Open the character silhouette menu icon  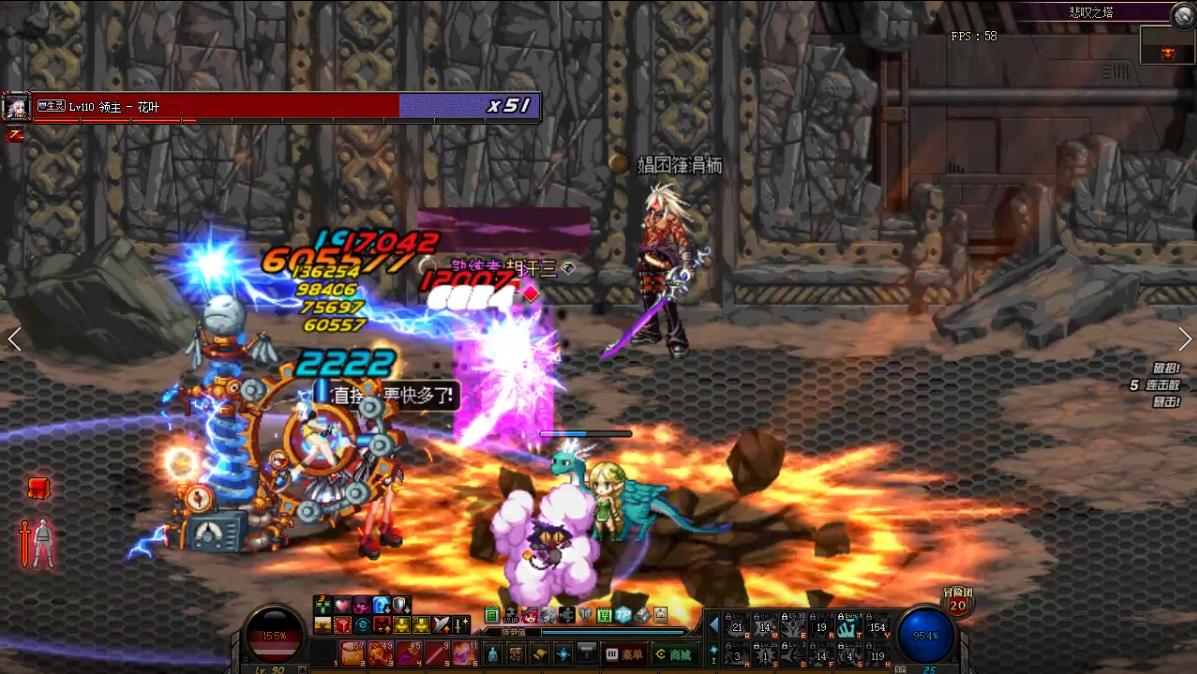coord(492,654)
